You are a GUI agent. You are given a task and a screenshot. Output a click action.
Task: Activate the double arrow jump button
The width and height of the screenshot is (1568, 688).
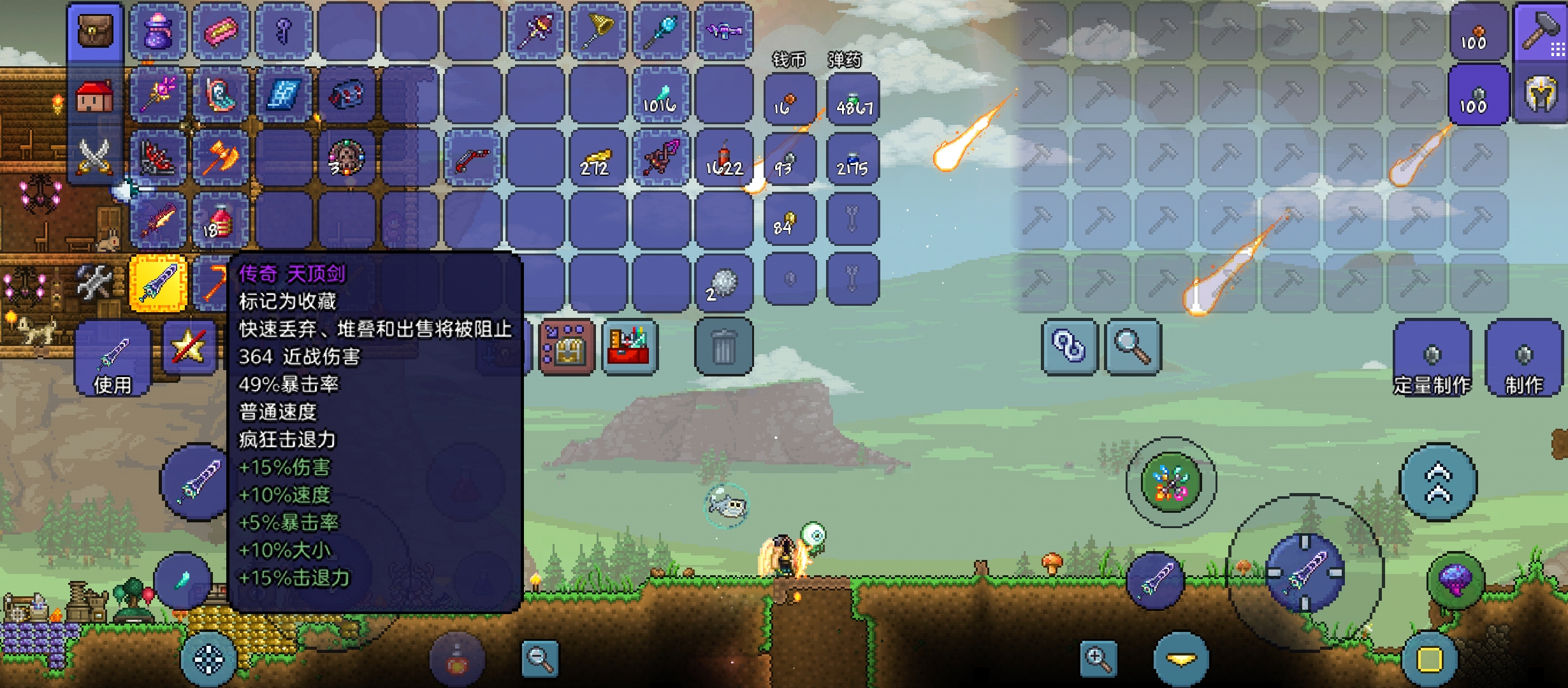[1438, 482]
